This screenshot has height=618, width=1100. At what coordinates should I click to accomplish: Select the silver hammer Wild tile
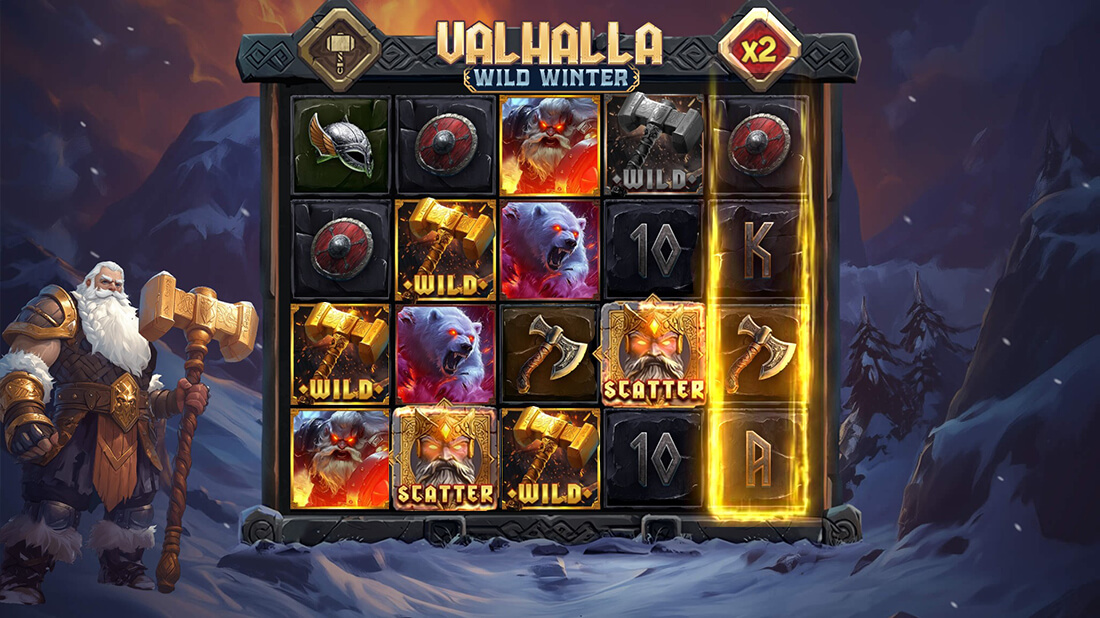654,145
